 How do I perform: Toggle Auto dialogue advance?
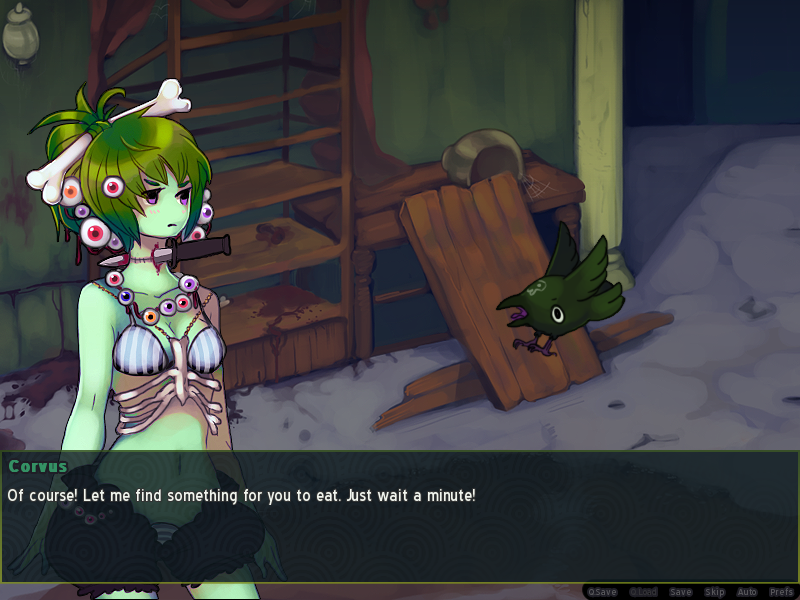(747, 592)
